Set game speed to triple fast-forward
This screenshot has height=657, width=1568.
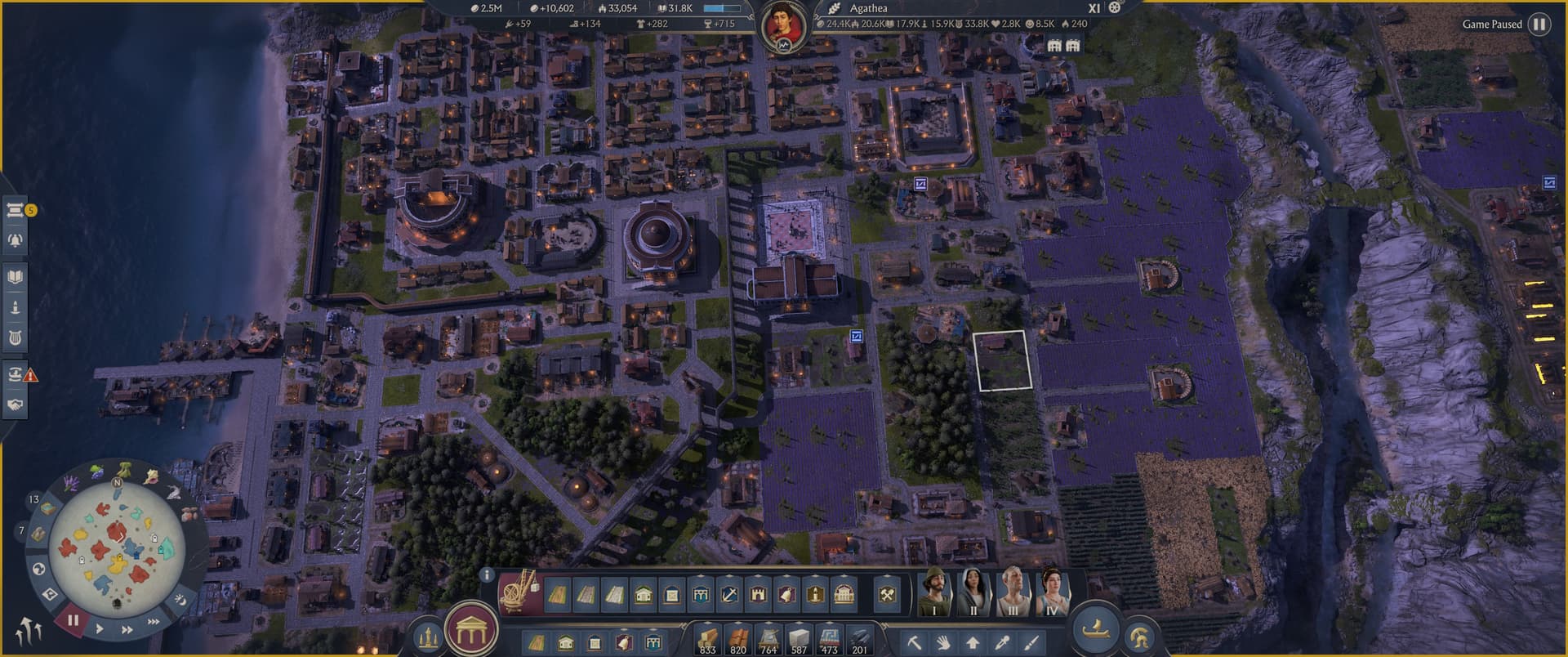click(x=154, y=622)
